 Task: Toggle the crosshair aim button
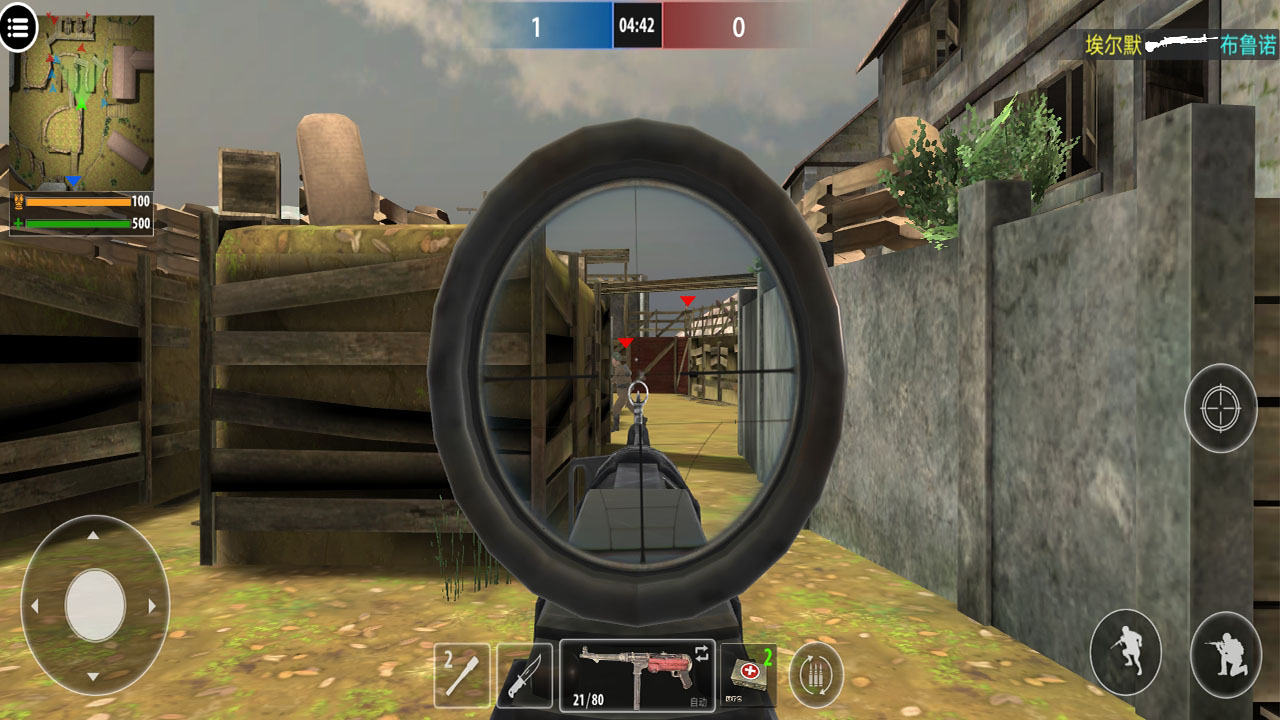(x=1220, y=408)
